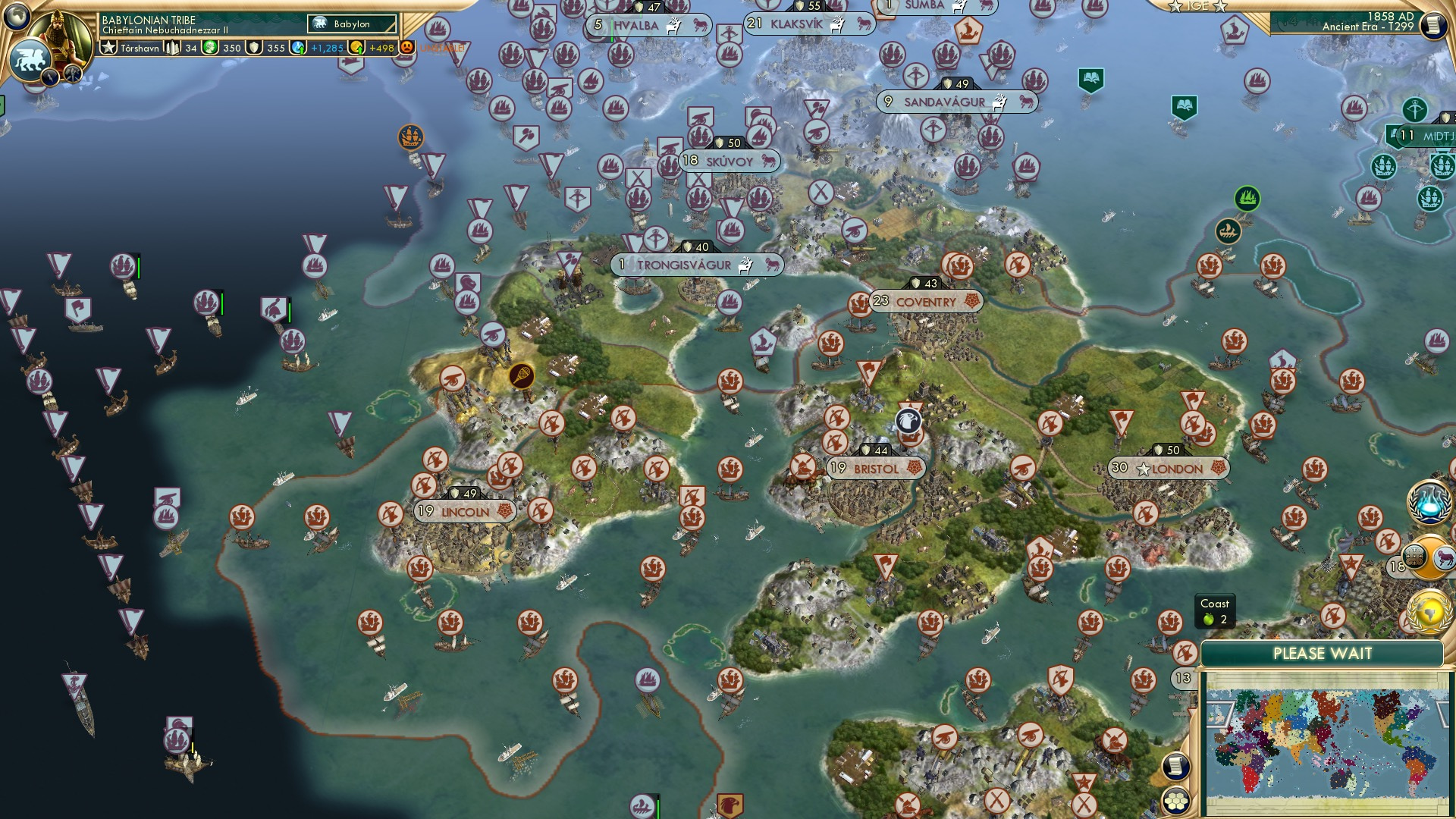Click the Lincoln city defense strength 49 bar
The height and width of the screenshot is (819, 1456).
point(465,492)
